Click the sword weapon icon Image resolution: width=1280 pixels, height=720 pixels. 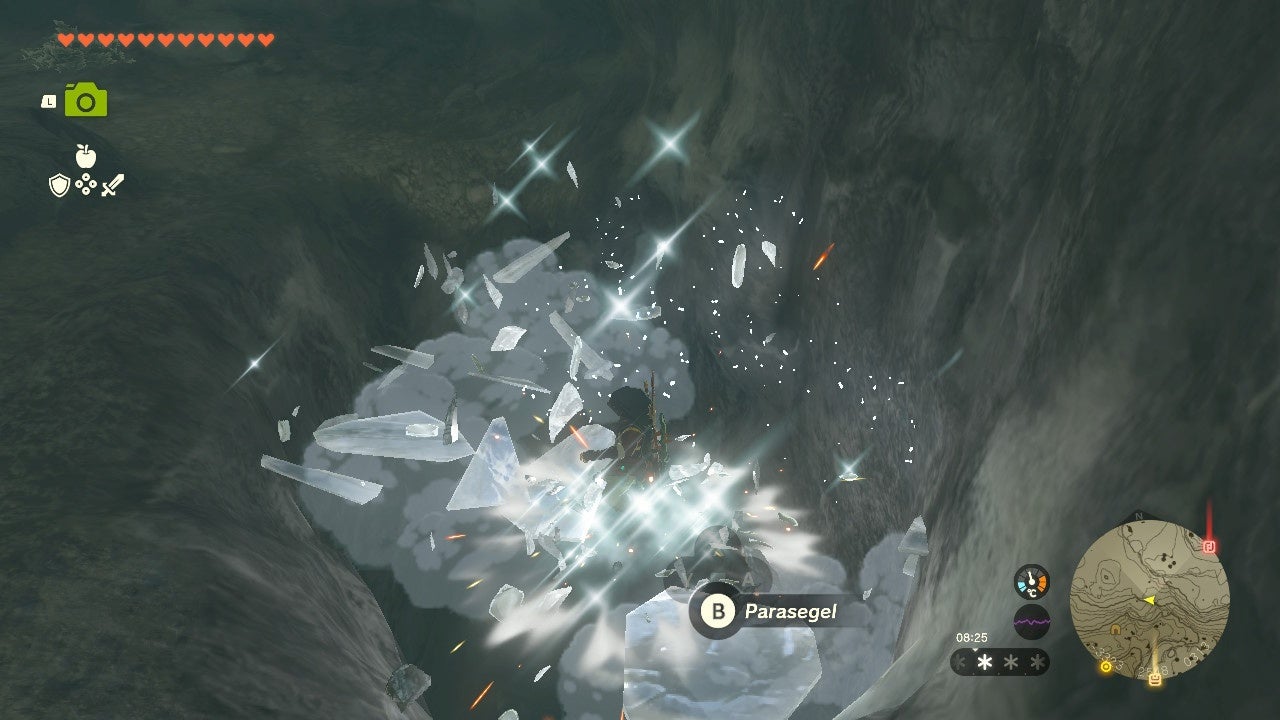(113, 184)
